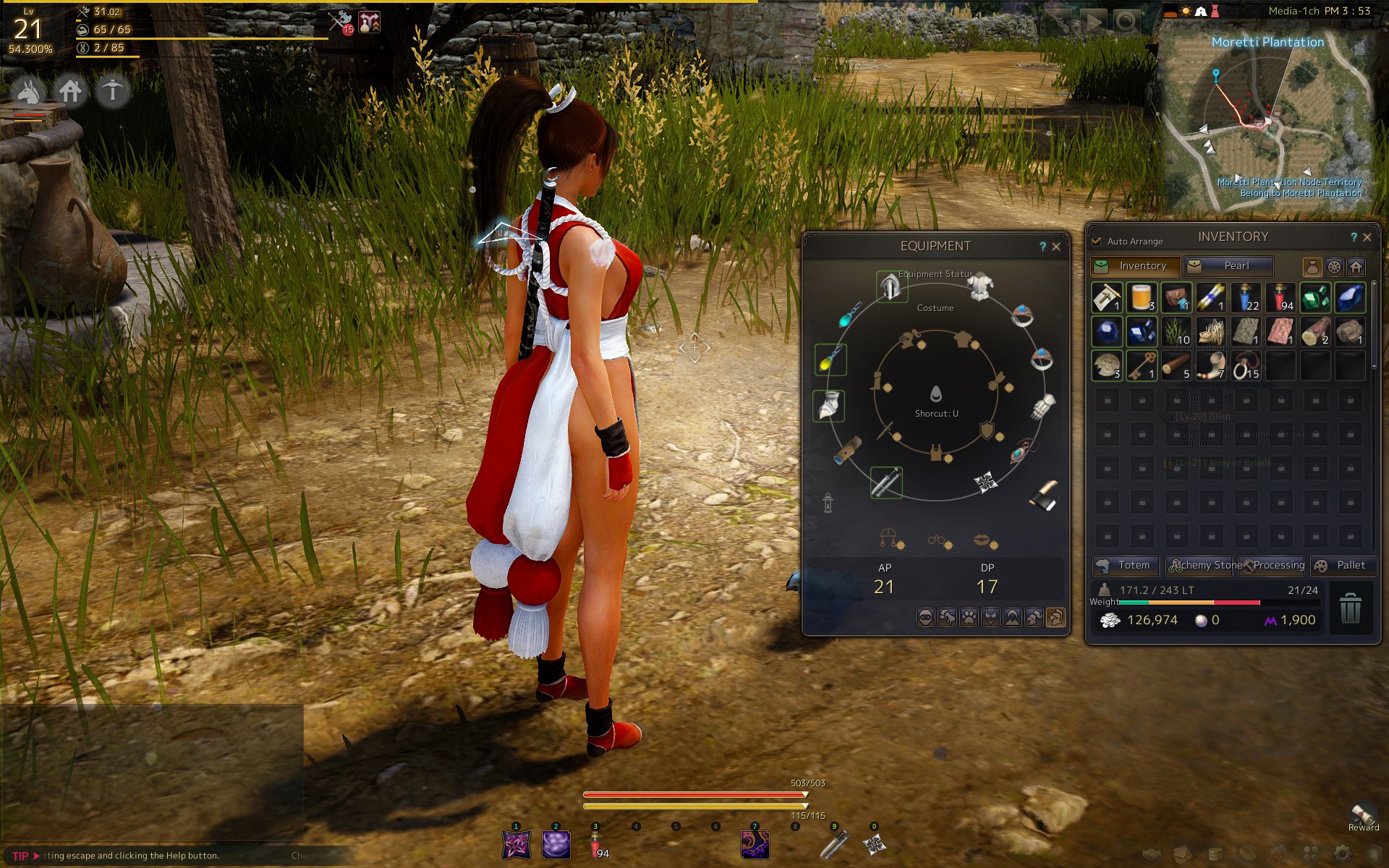Switch to the Pearl inventory tab
Image resolution: width=1389 pixels, height=868 pixels.
tap(1228, 266)
